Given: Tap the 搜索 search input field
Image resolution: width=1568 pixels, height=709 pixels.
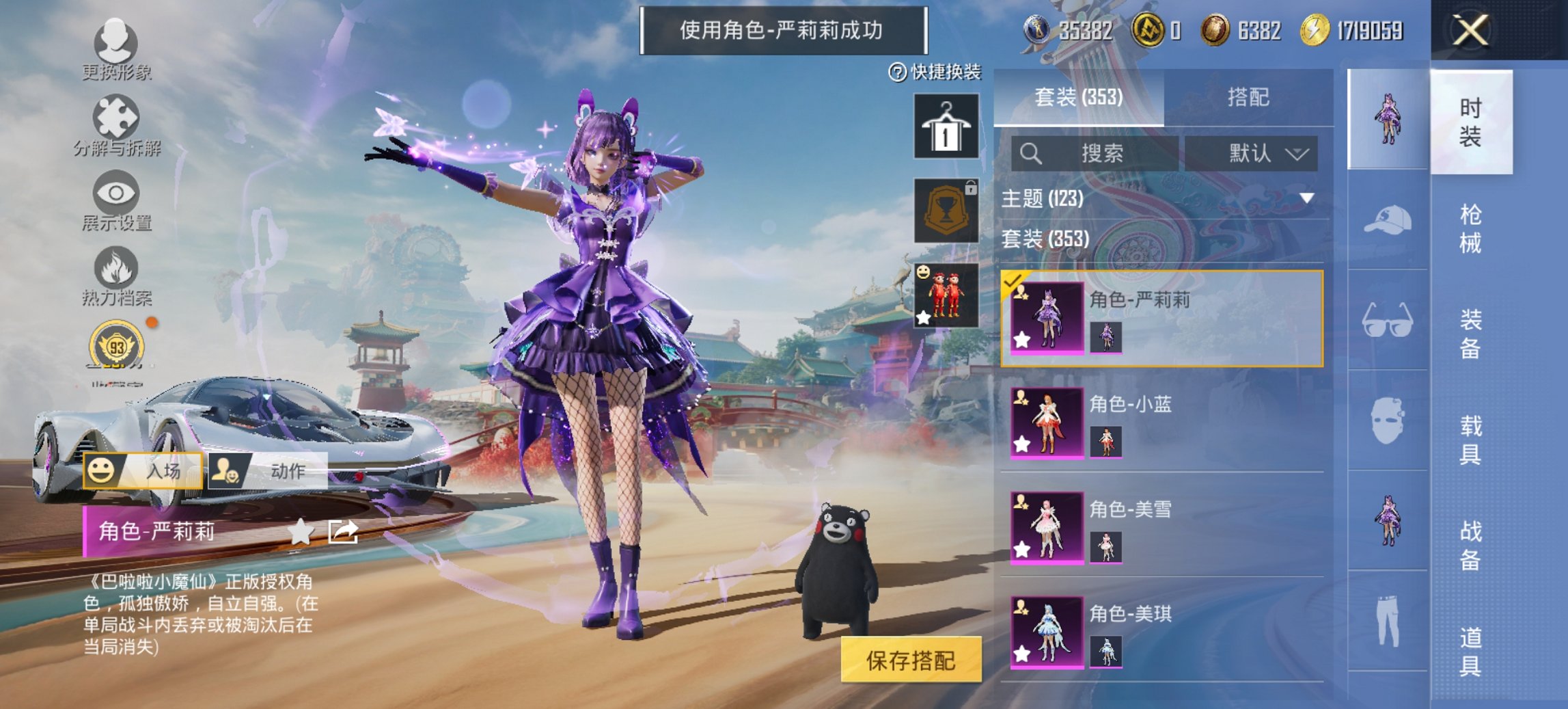Looking at the screenshot, I should [1093, 153].
